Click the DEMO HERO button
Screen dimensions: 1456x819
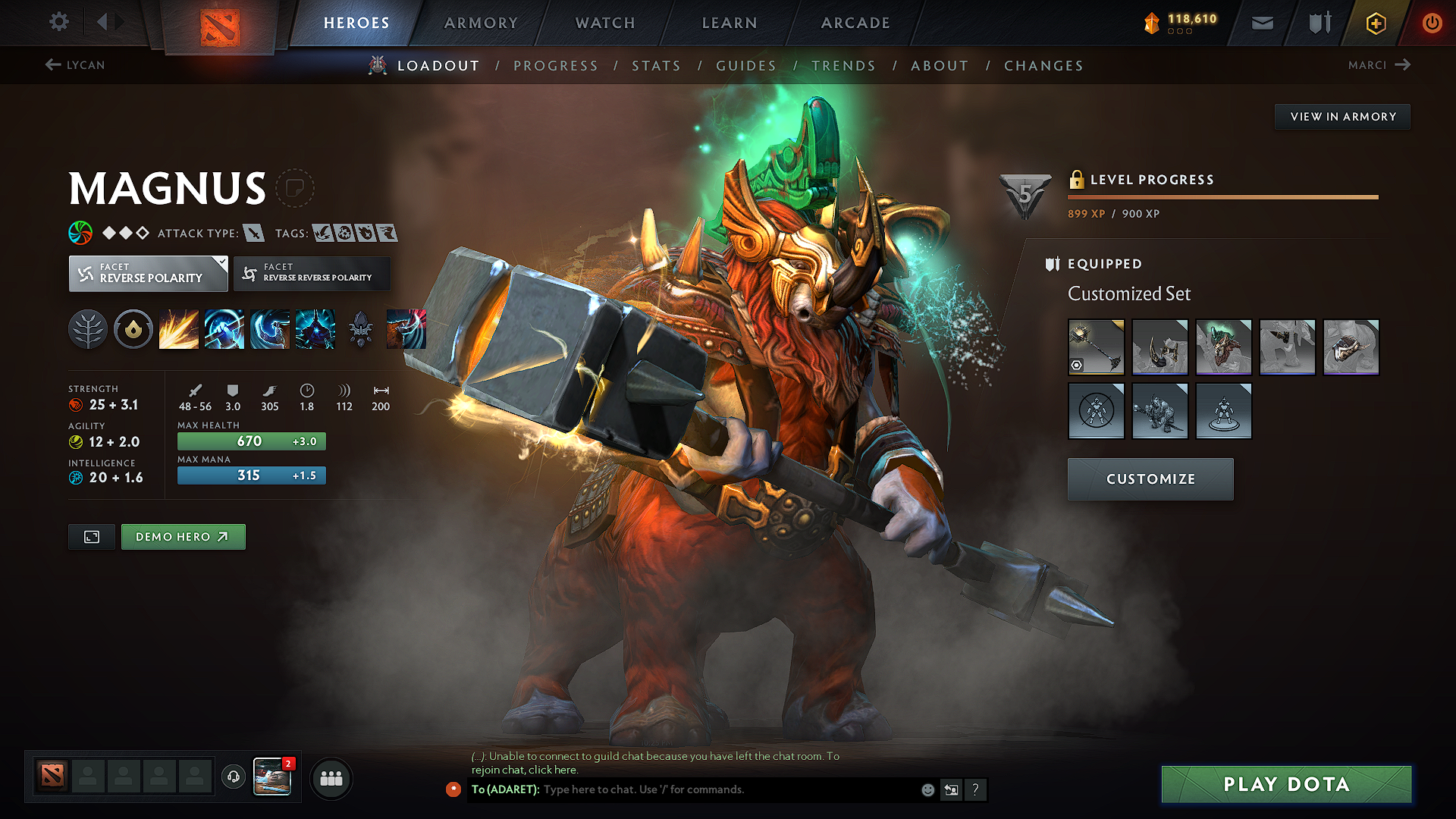[x=183, y=536]
